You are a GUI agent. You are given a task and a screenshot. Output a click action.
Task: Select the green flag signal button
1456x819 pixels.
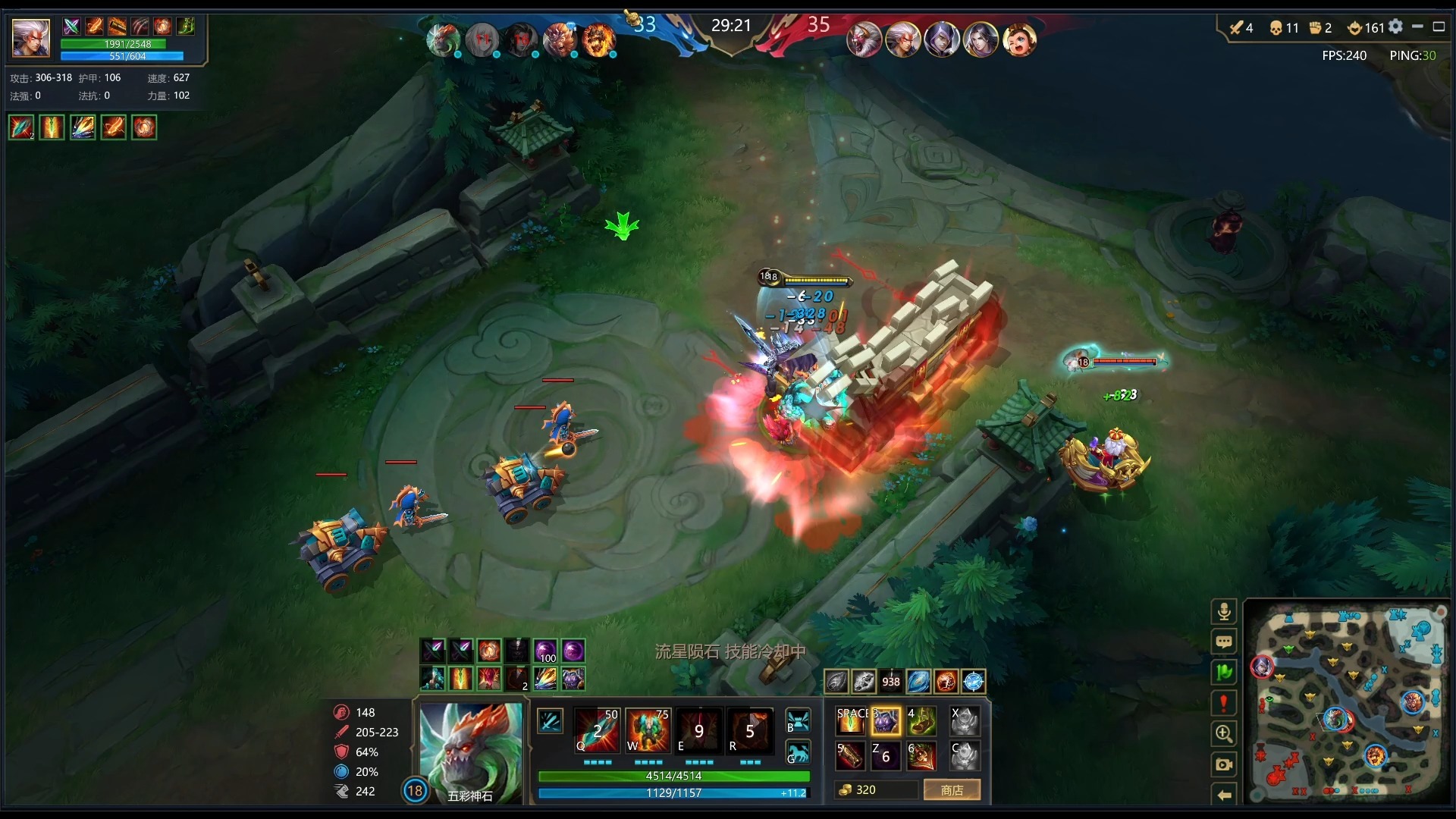point(1223,673)
